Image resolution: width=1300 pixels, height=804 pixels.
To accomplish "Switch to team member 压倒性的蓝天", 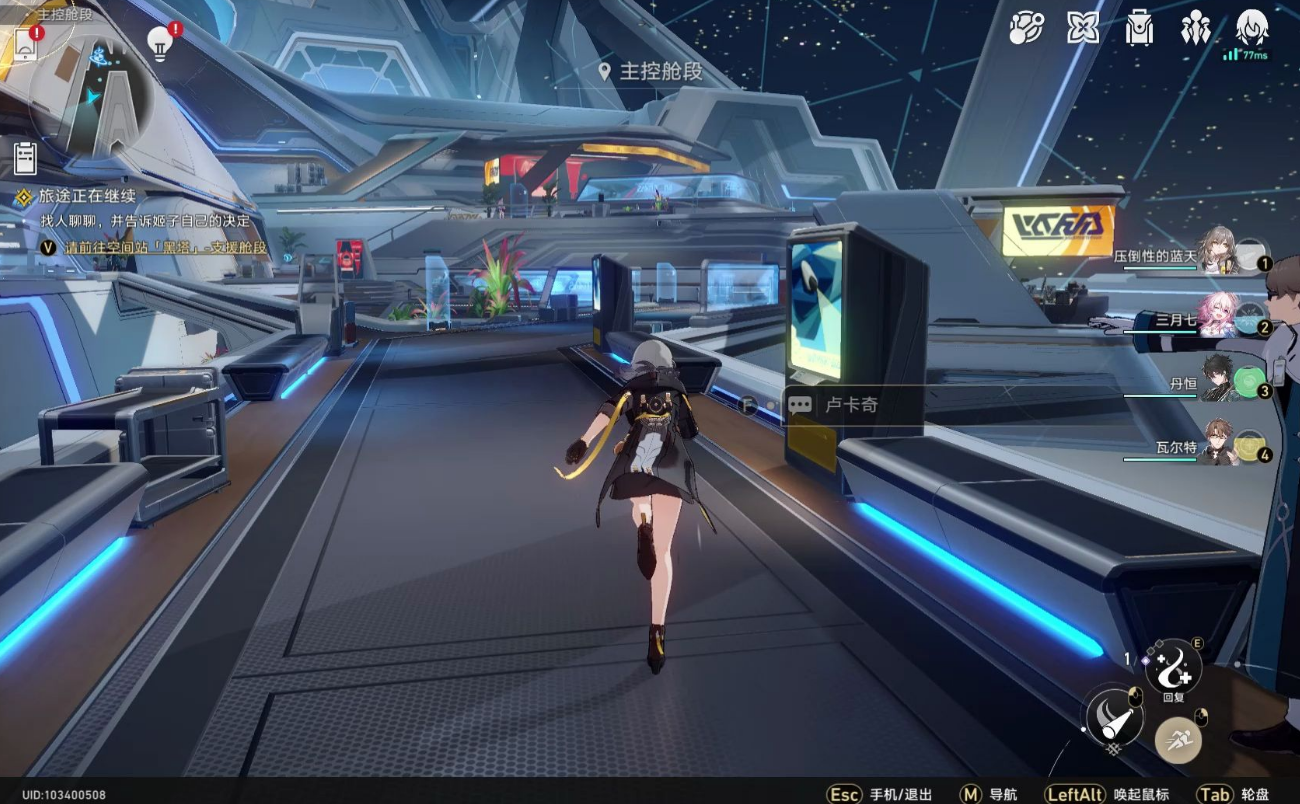I will [1220, 253].
